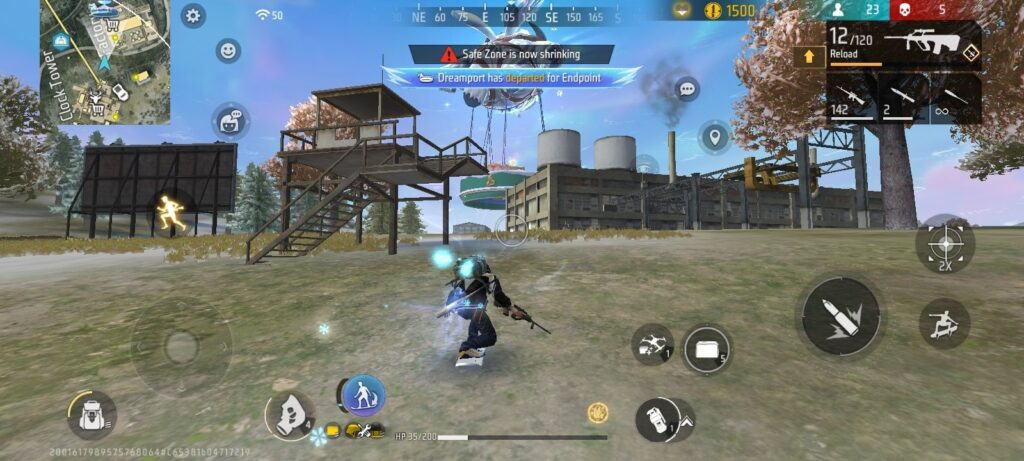Expand the grenade selection arrow

pyautogui.click(x=687, y=421)
